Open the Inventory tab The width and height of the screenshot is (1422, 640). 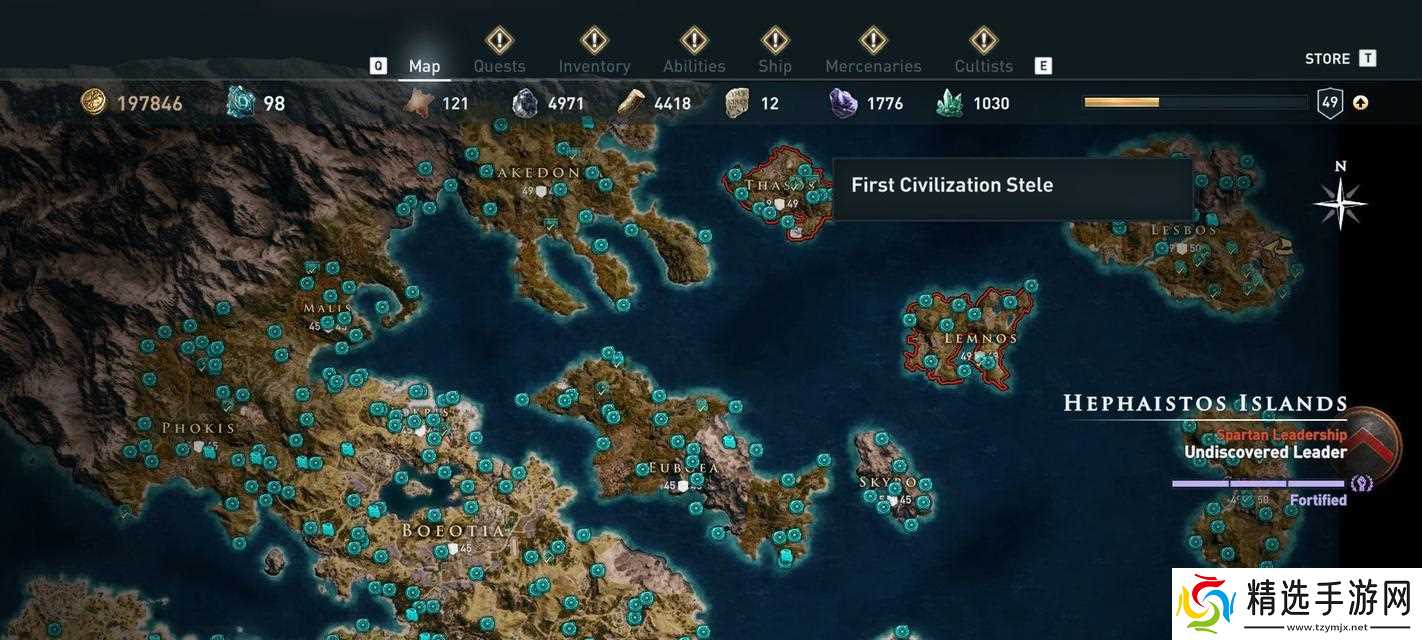coord(594,66)
